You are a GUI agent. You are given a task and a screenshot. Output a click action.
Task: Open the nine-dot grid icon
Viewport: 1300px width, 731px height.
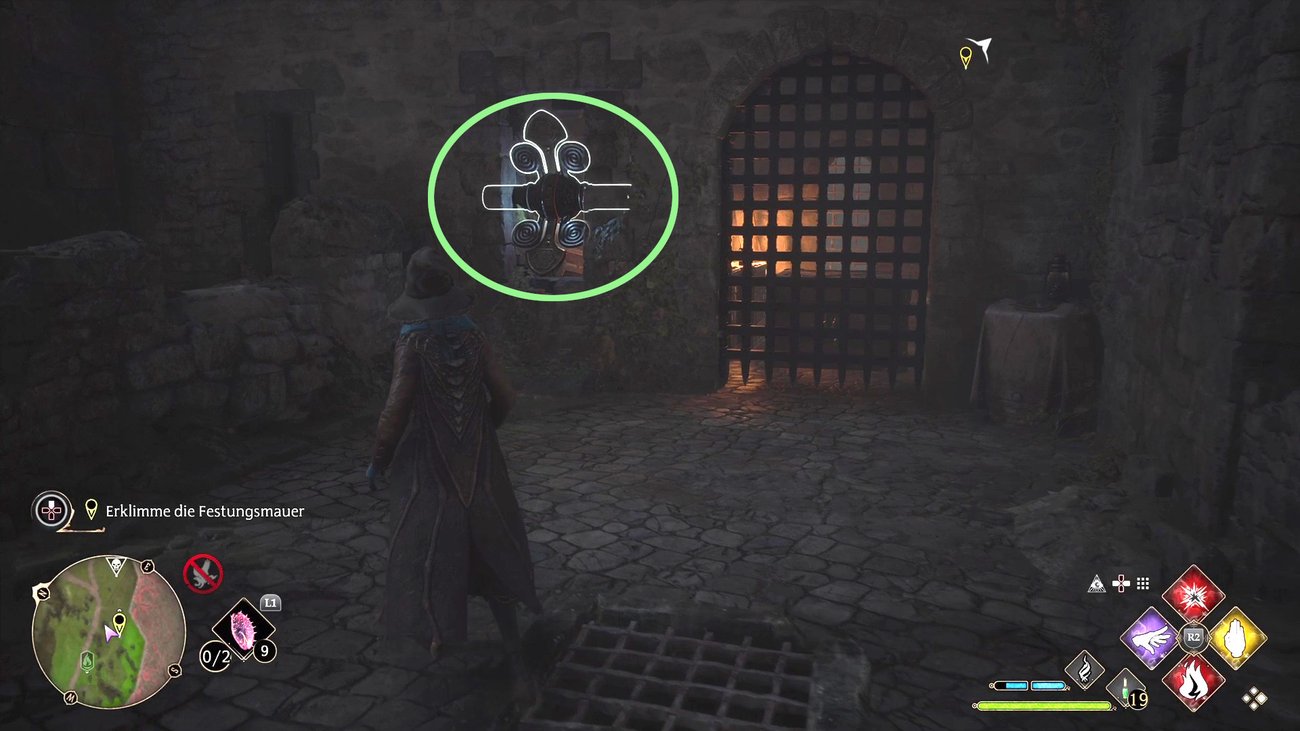[x=1143, y=584]
